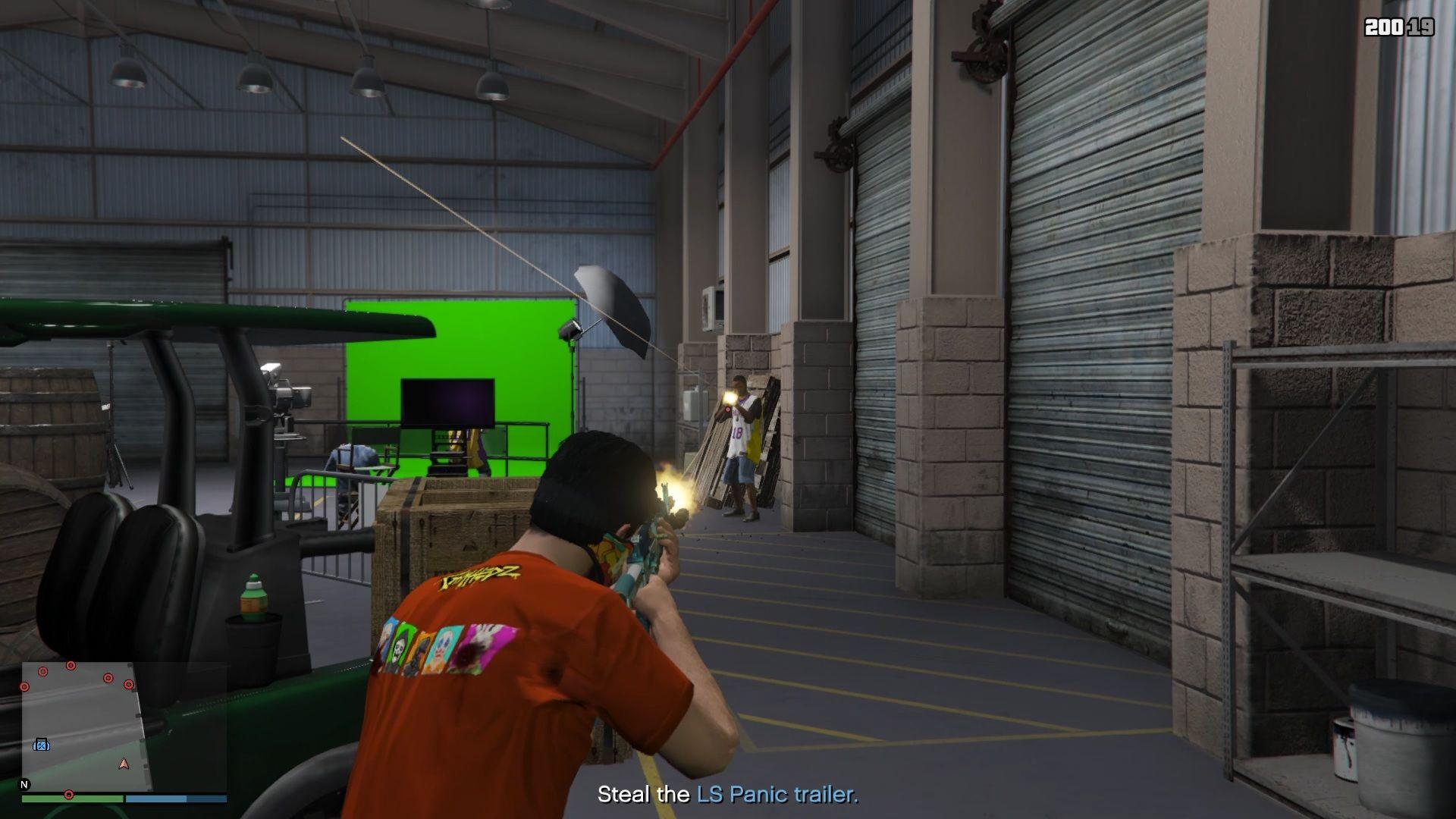Viewport: 1456px width, 819px height.
Task: Click the wooden crate beside the player
Action: 447,531
